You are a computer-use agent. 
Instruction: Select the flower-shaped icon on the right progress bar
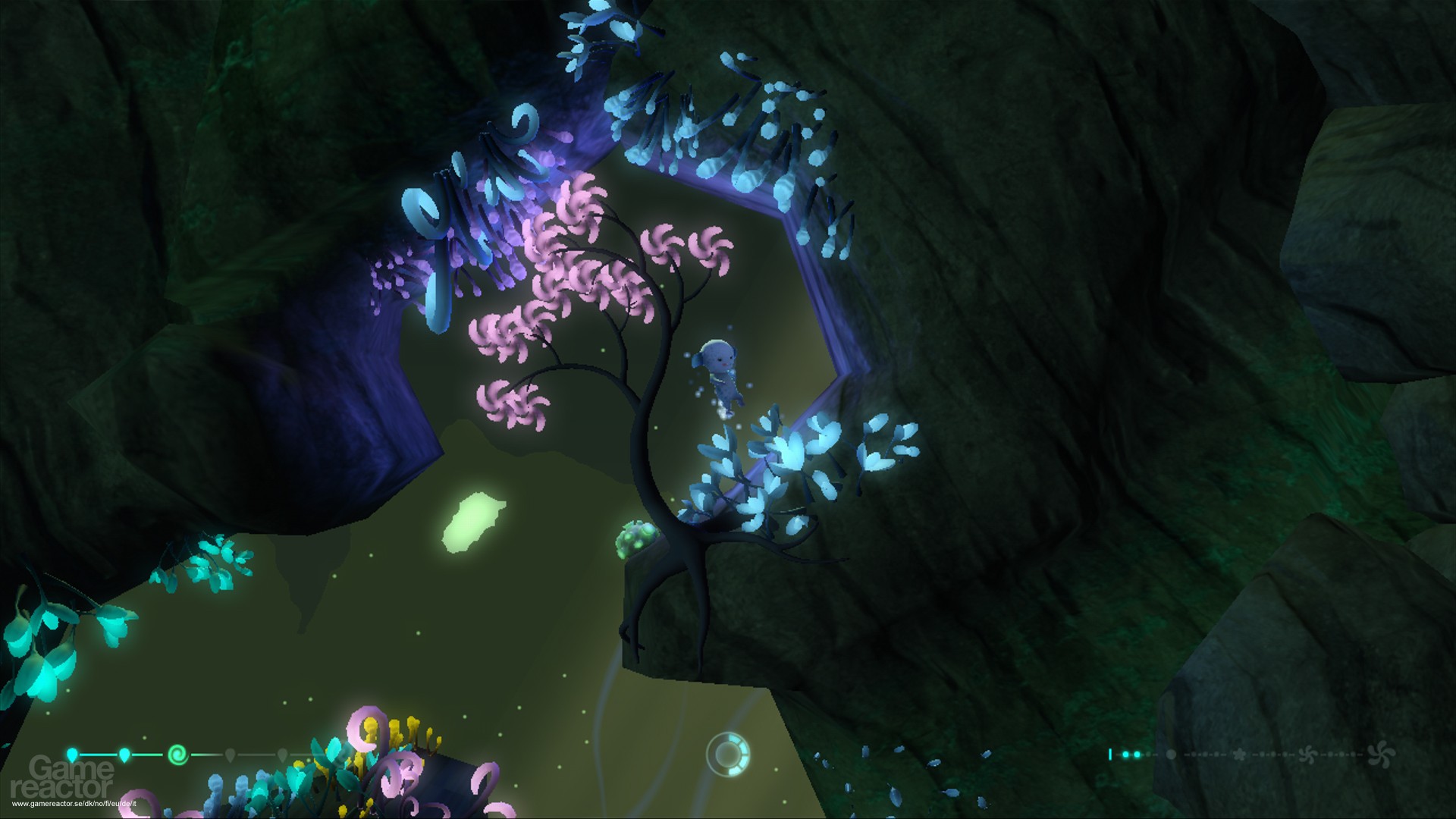[1241, 755]
